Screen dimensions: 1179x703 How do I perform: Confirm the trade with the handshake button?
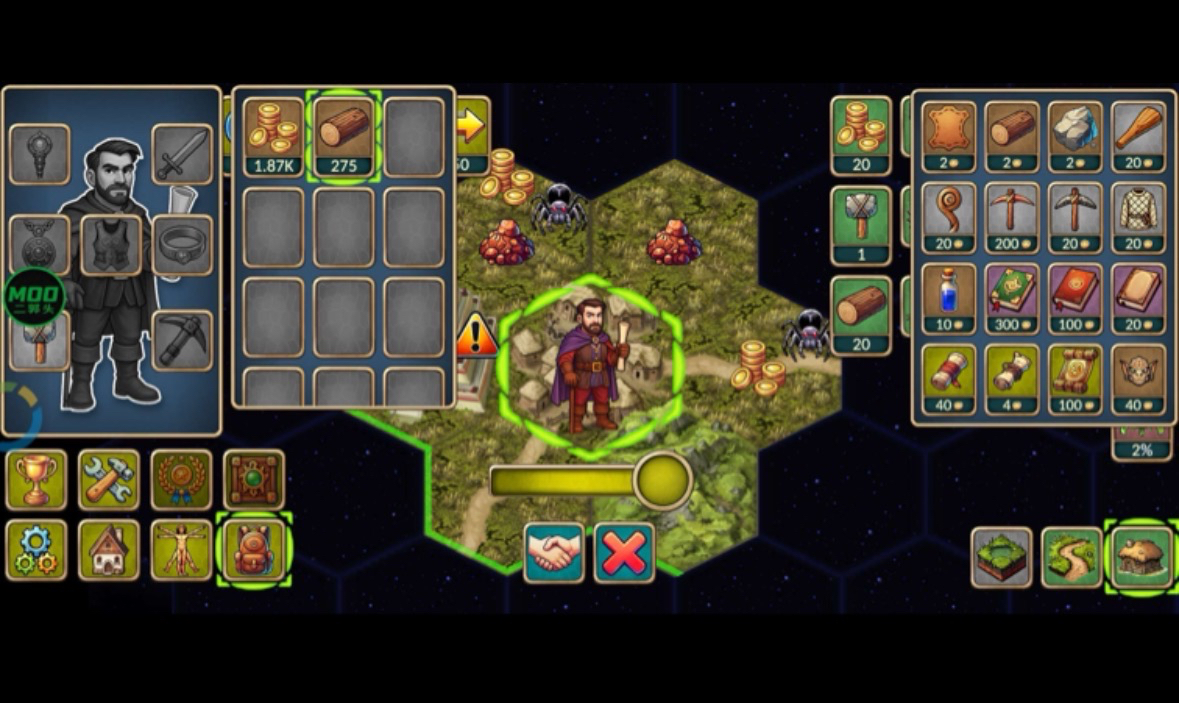(x=554, y=552)
